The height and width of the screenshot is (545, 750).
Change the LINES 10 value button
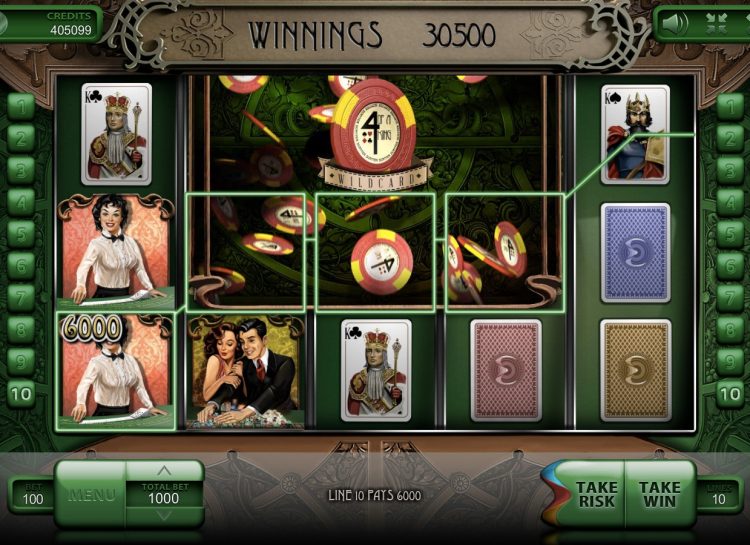click(719, 496)
